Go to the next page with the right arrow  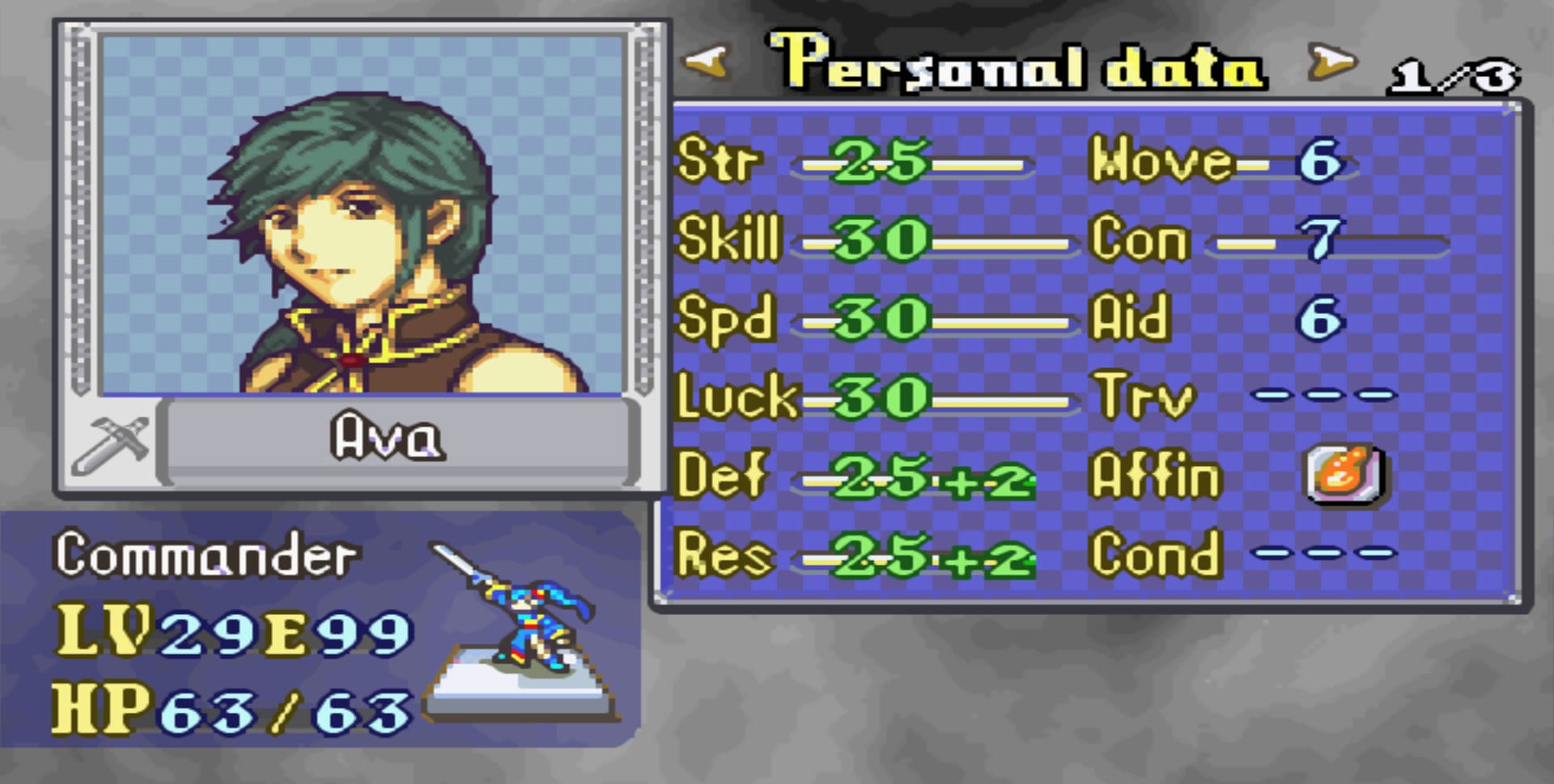point(1331,62)
